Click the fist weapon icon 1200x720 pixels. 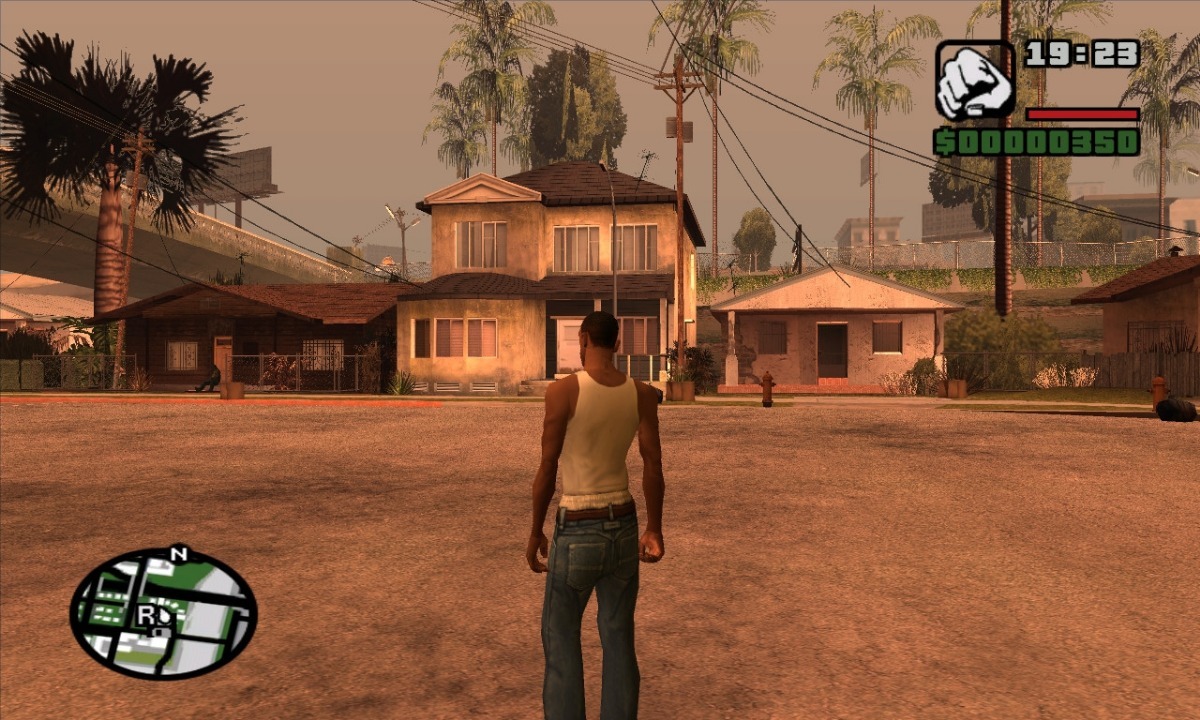click(x=974, y=81)
